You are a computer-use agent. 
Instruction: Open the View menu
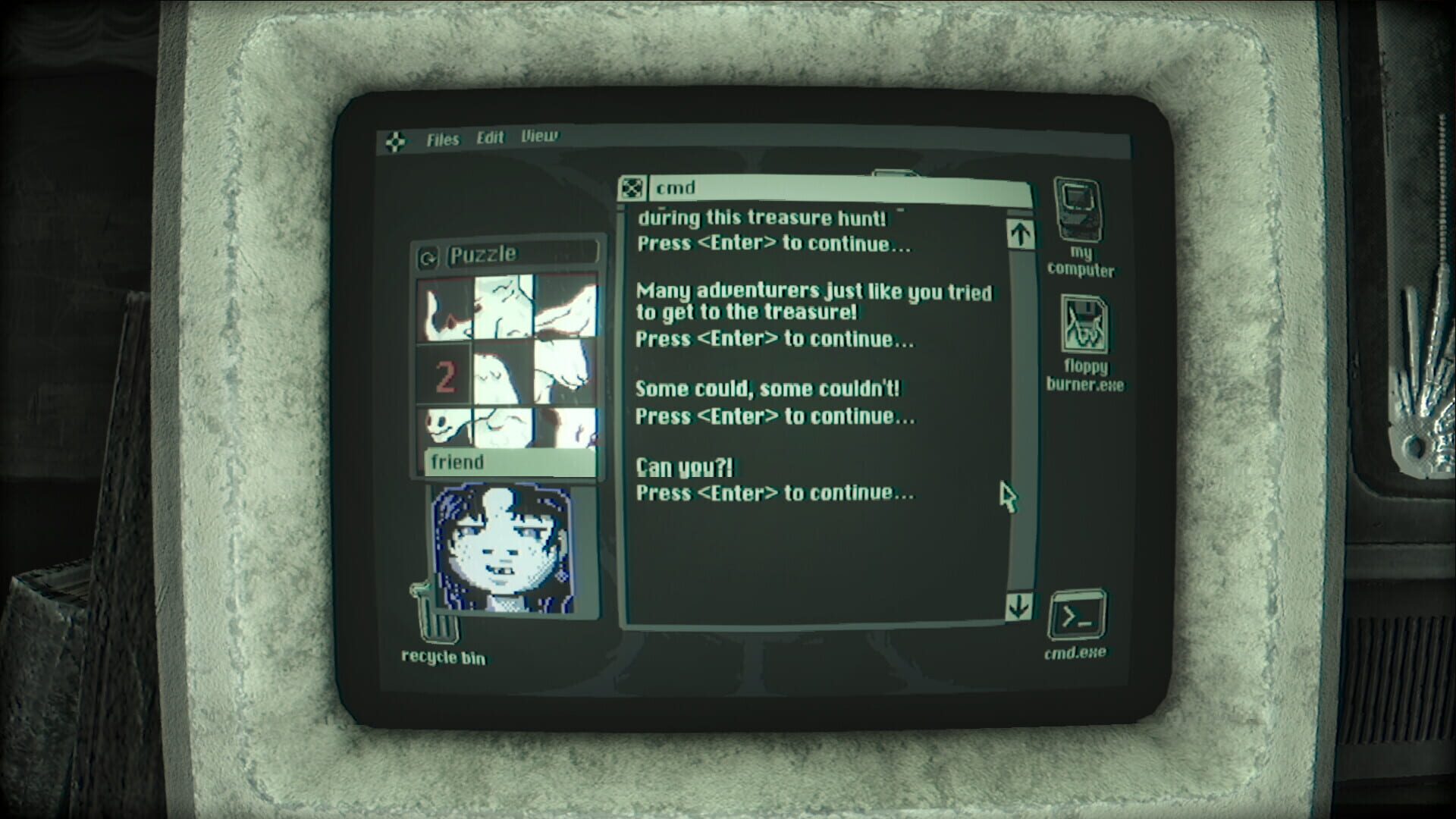tap(538, 137)
